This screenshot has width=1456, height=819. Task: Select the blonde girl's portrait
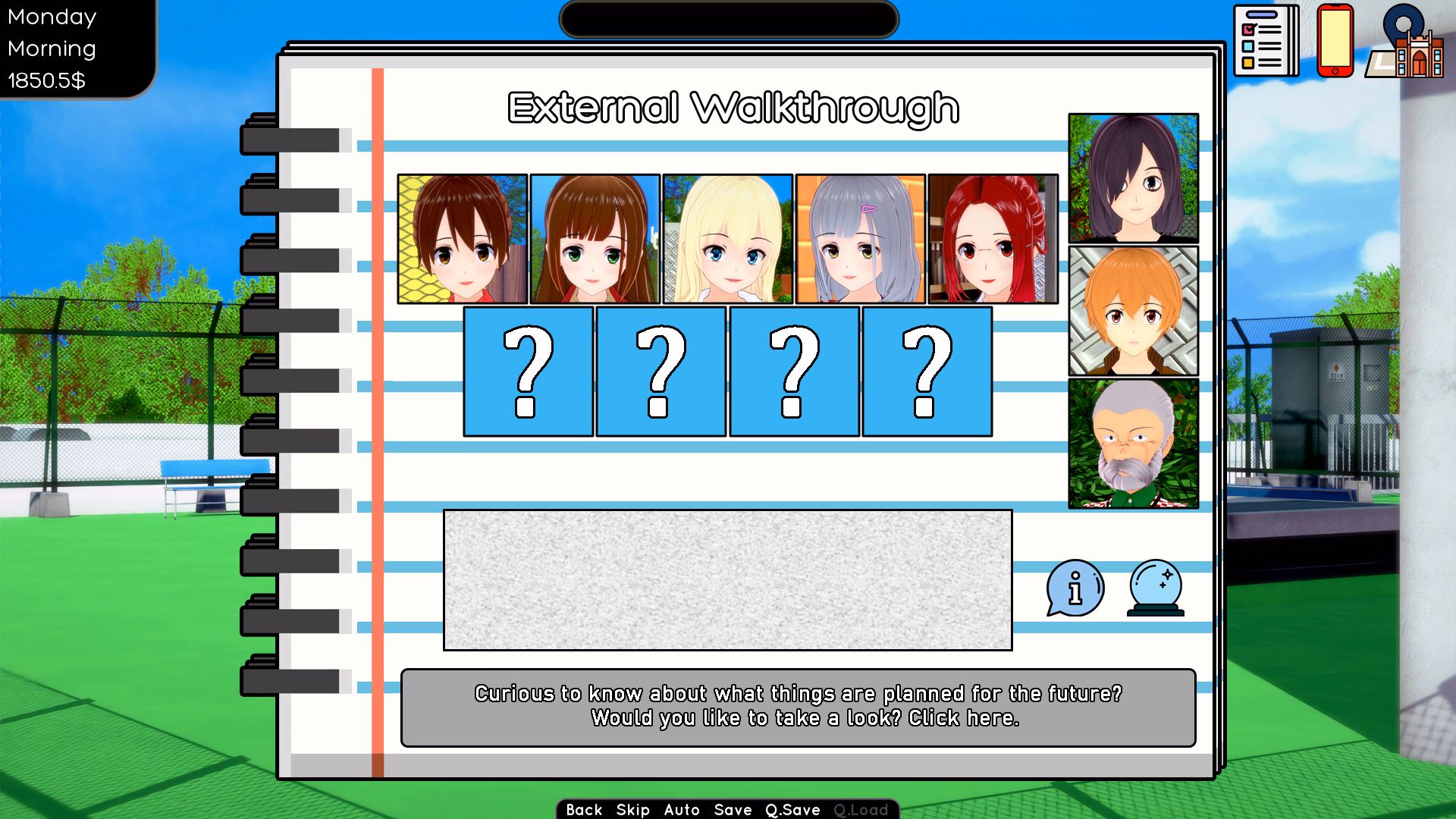726,239
